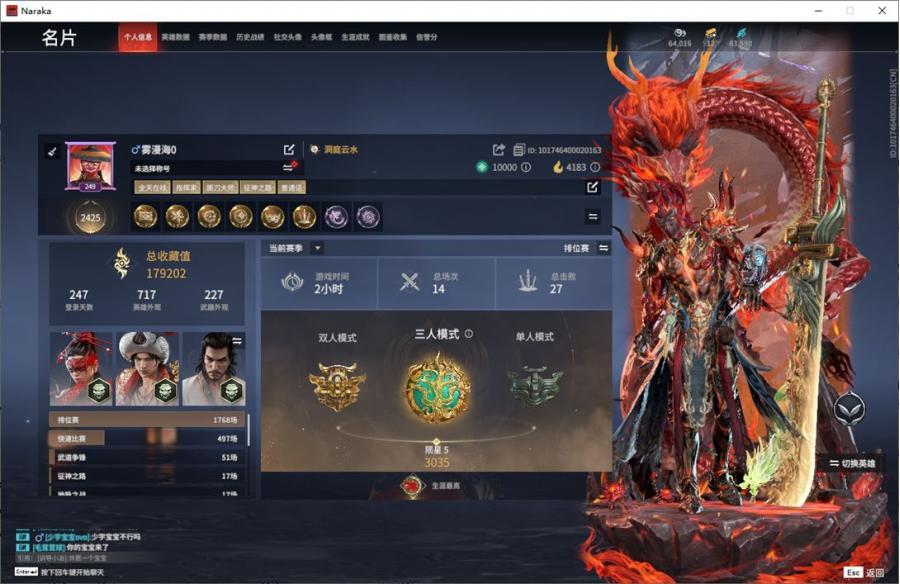The width and height of the screenshot is (900, 584).
Task: Share the profile card via share icon
Action: 499,150
